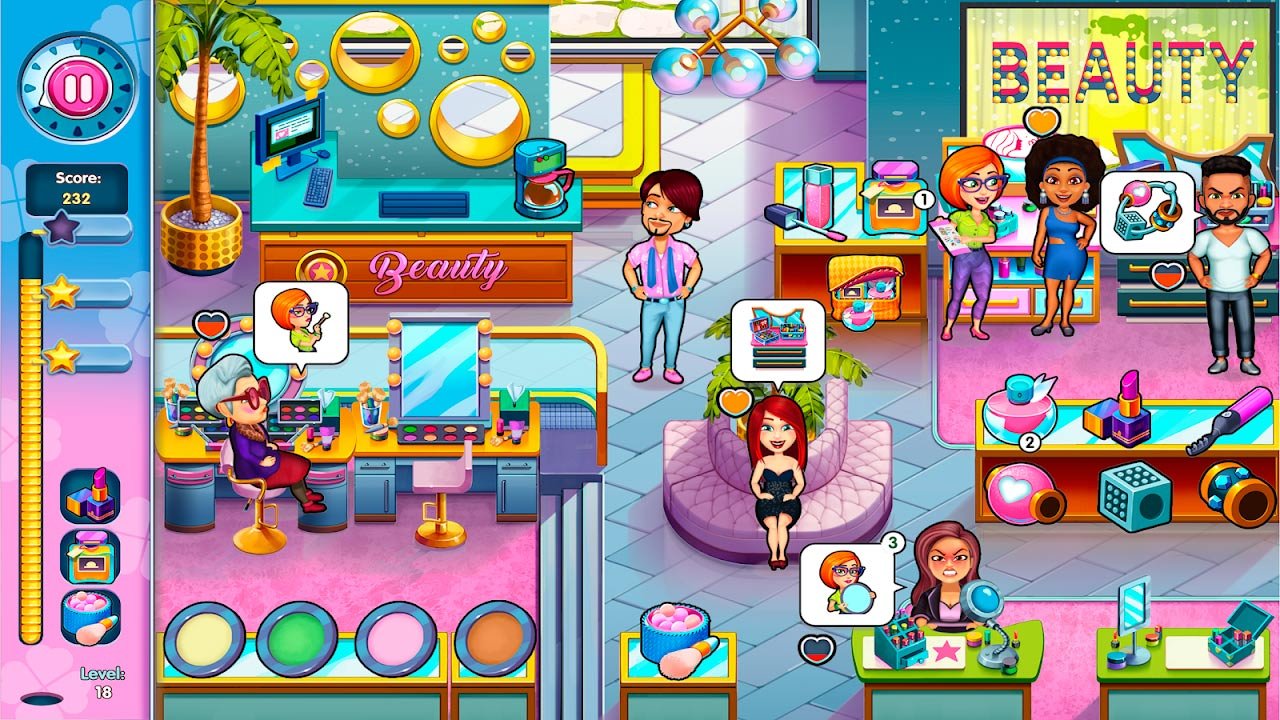This screenshot has width=1280, height=720.
Task: Click the eyeshadow palette order bubble
Action: [778, 341]
